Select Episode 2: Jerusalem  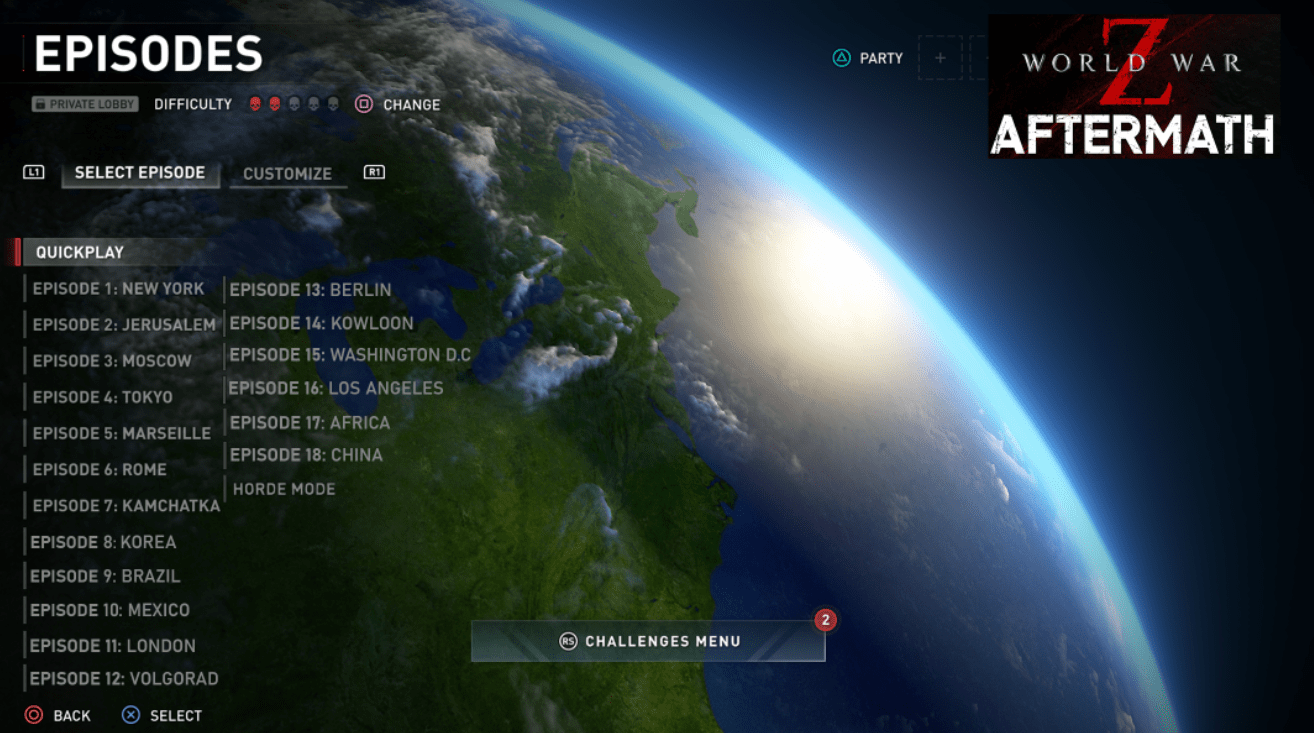pyautogui.click(x=124, y=325)
